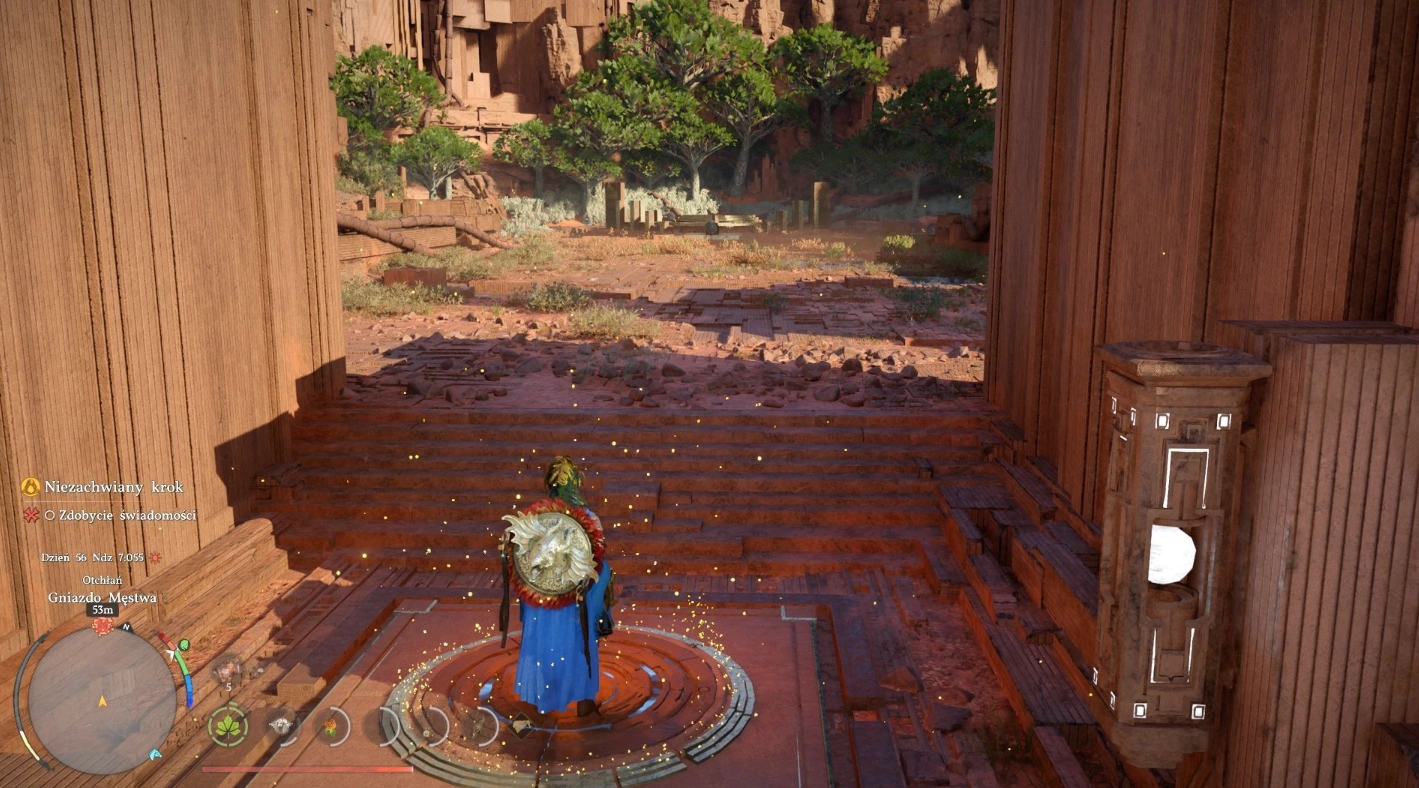The height and width of the screenshot is (788, 1419).
Task: Select the orange flower item slot
Action: 330,726
